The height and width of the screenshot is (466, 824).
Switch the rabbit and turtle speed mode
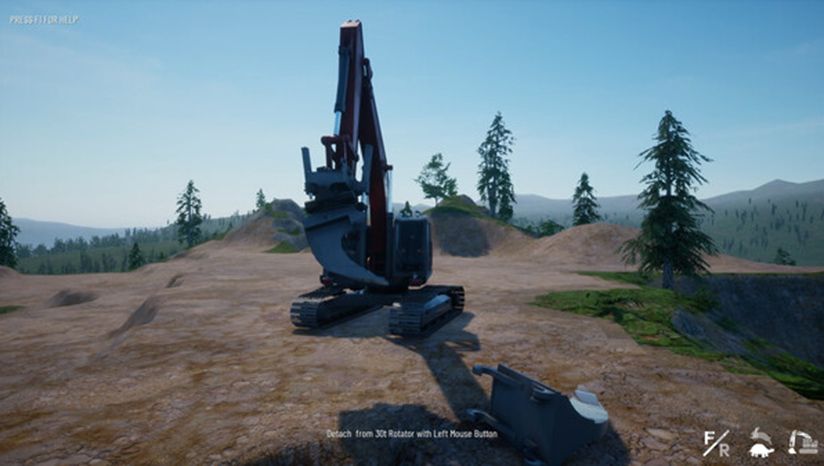coord(761,442)
